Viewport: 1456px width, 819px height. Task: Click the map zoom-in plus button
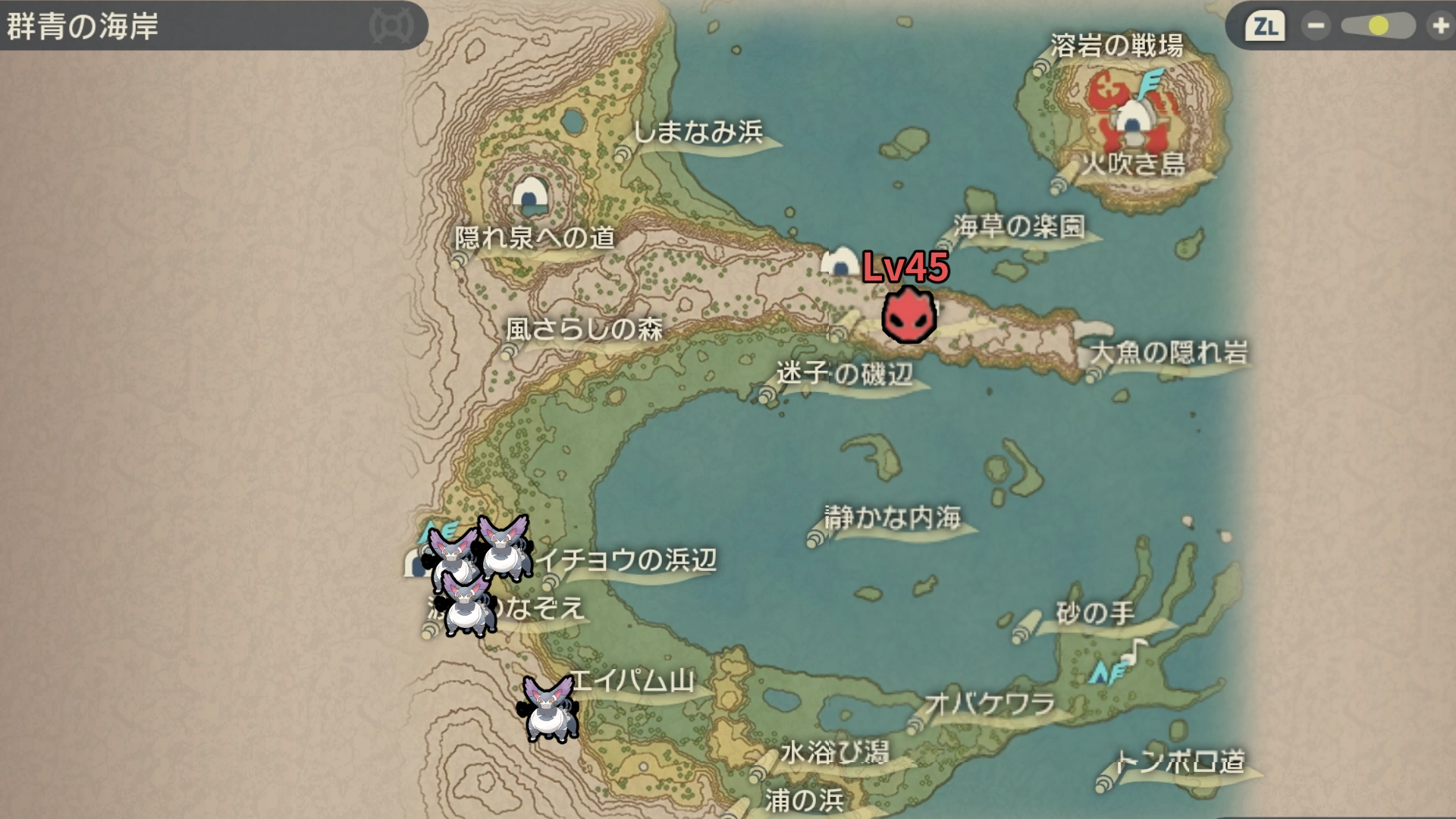coord(1439,27)
